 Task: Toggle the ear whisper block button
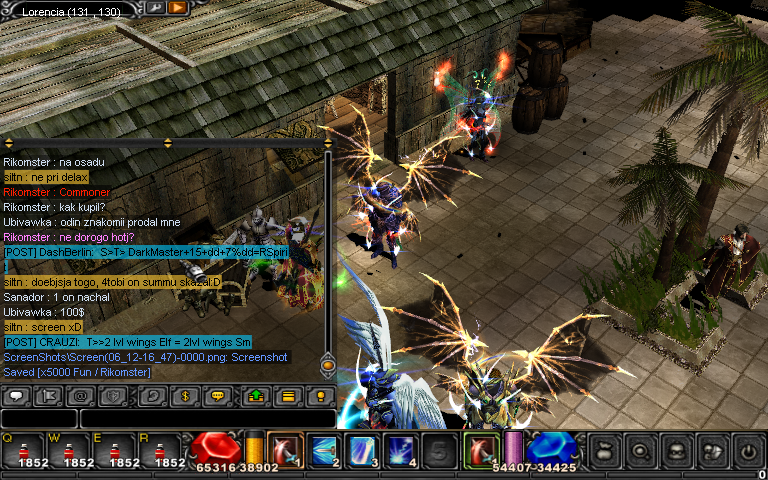click(x=153, y=396)
